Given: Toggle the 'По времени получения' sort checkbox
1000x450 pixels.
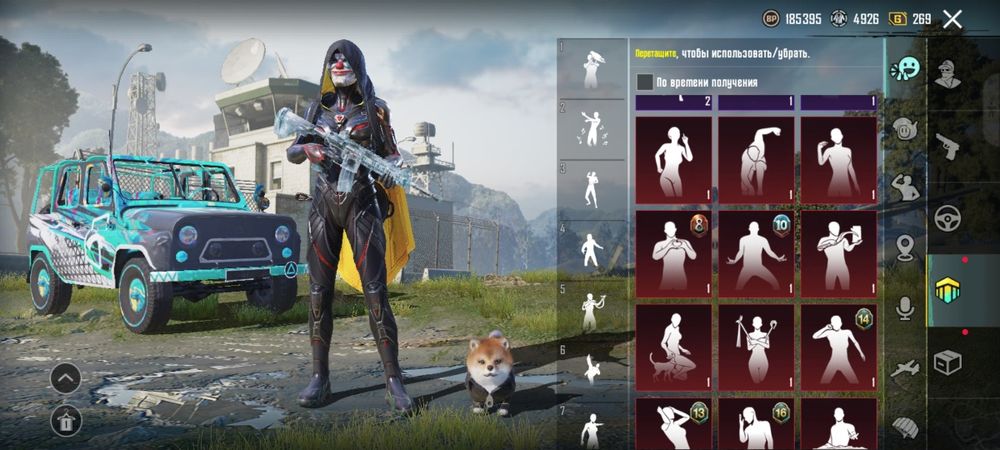Looking at the screenshot, I should coord(645,82).
